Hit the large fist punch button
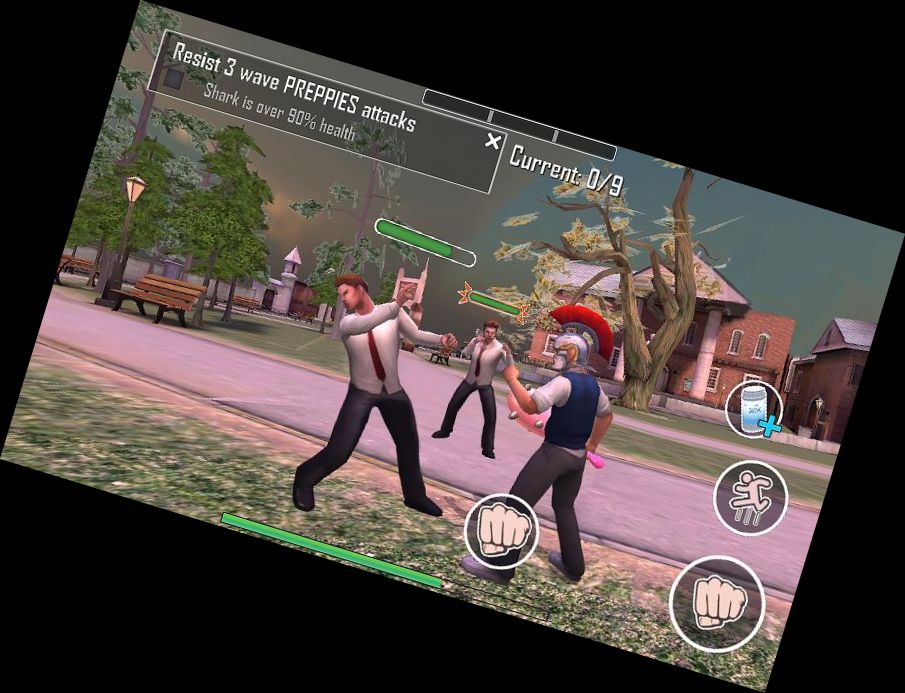Image resolution: width=905 pixels, height=693 pixels. pos(716,602)
